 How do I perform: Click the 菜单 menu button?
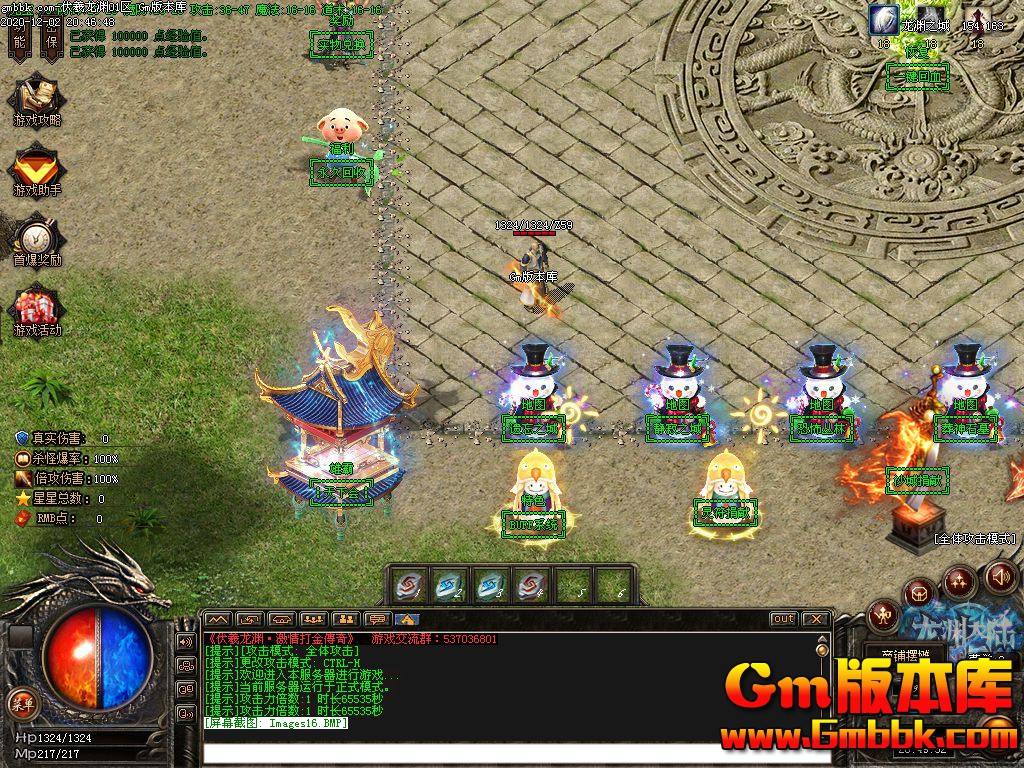click(x=21, y=701)
